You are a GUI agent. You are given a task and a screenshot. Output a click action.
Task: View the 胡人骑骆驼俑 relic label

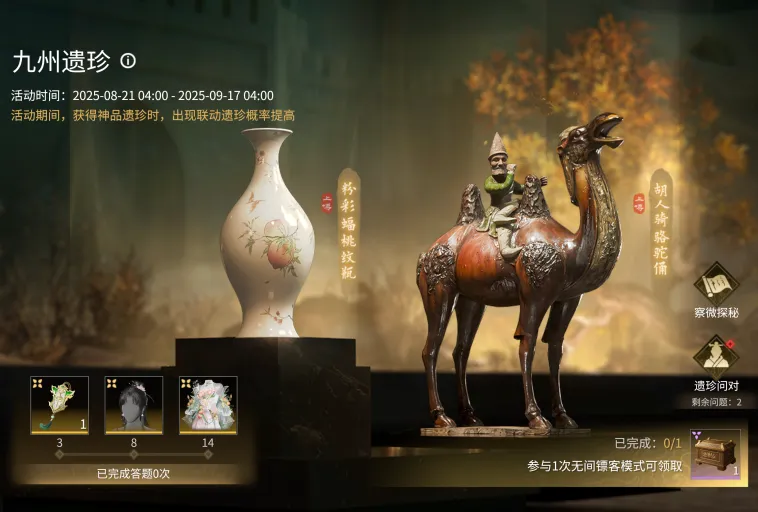[x=661, y=227]
